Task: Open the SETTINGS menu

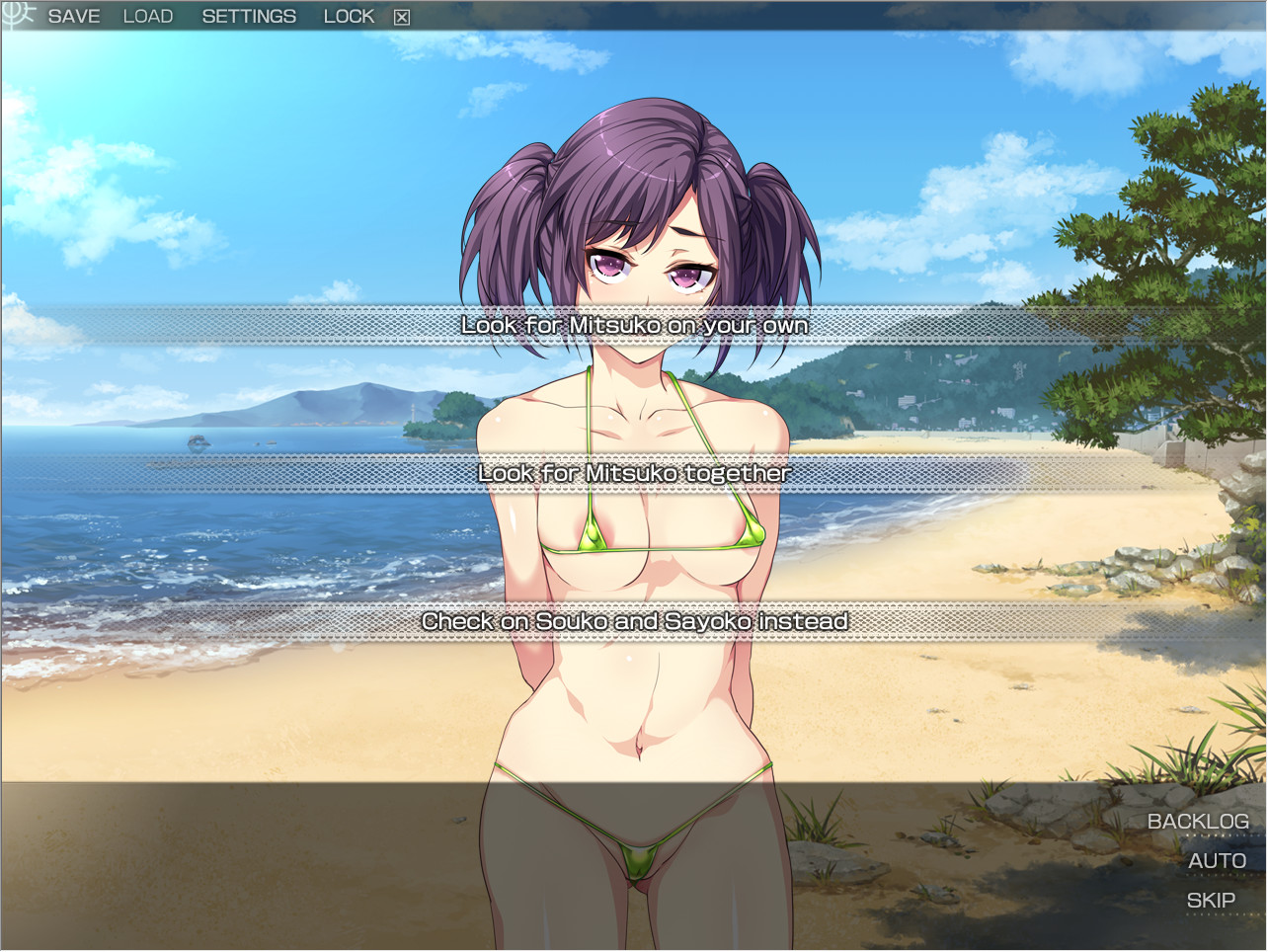Action: coord(249,16)
